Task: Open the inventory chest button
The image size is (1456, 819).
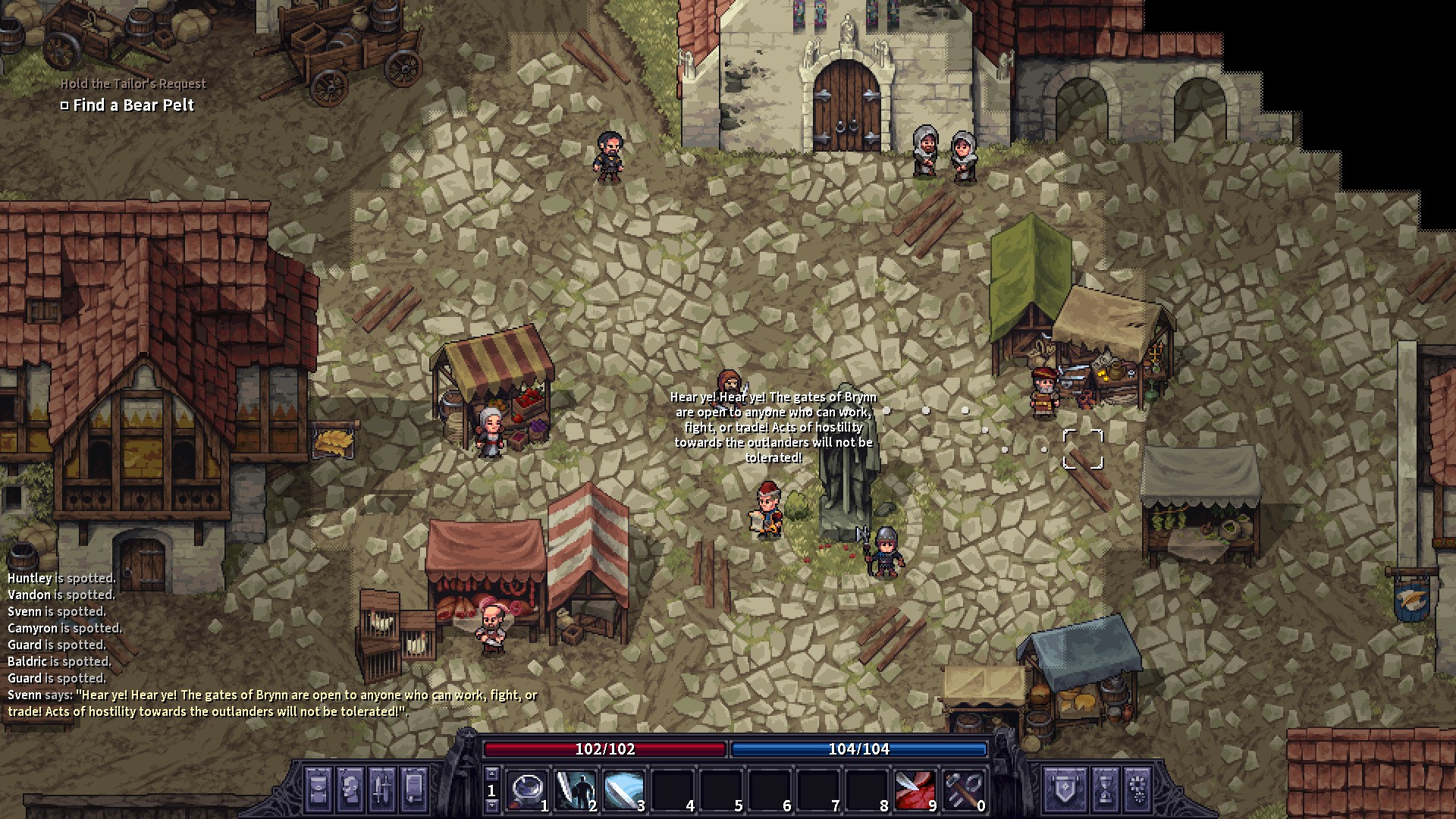Action: (318, 788)
